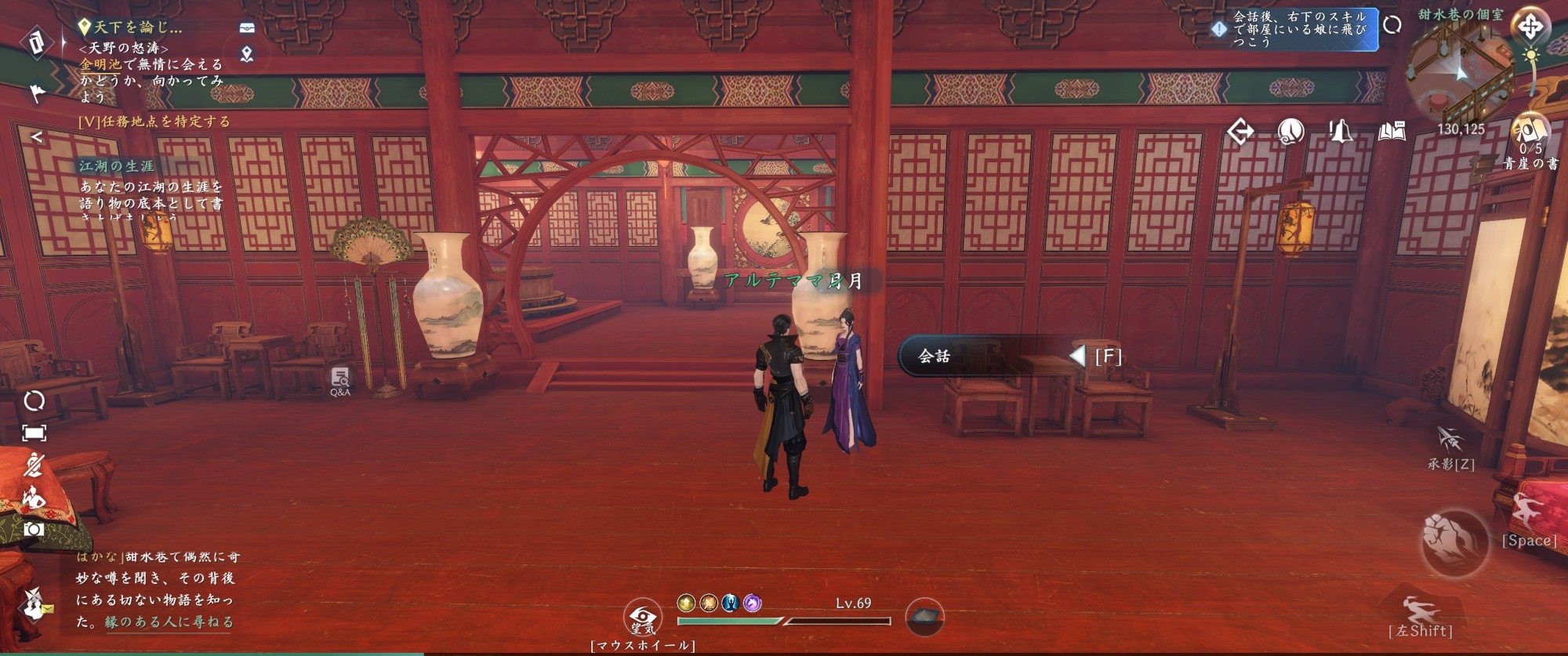1568x656 pixels.
Task: Toggle the fullscreen frame icon on left
Action: pyautogui.click(x=34, y=433)
